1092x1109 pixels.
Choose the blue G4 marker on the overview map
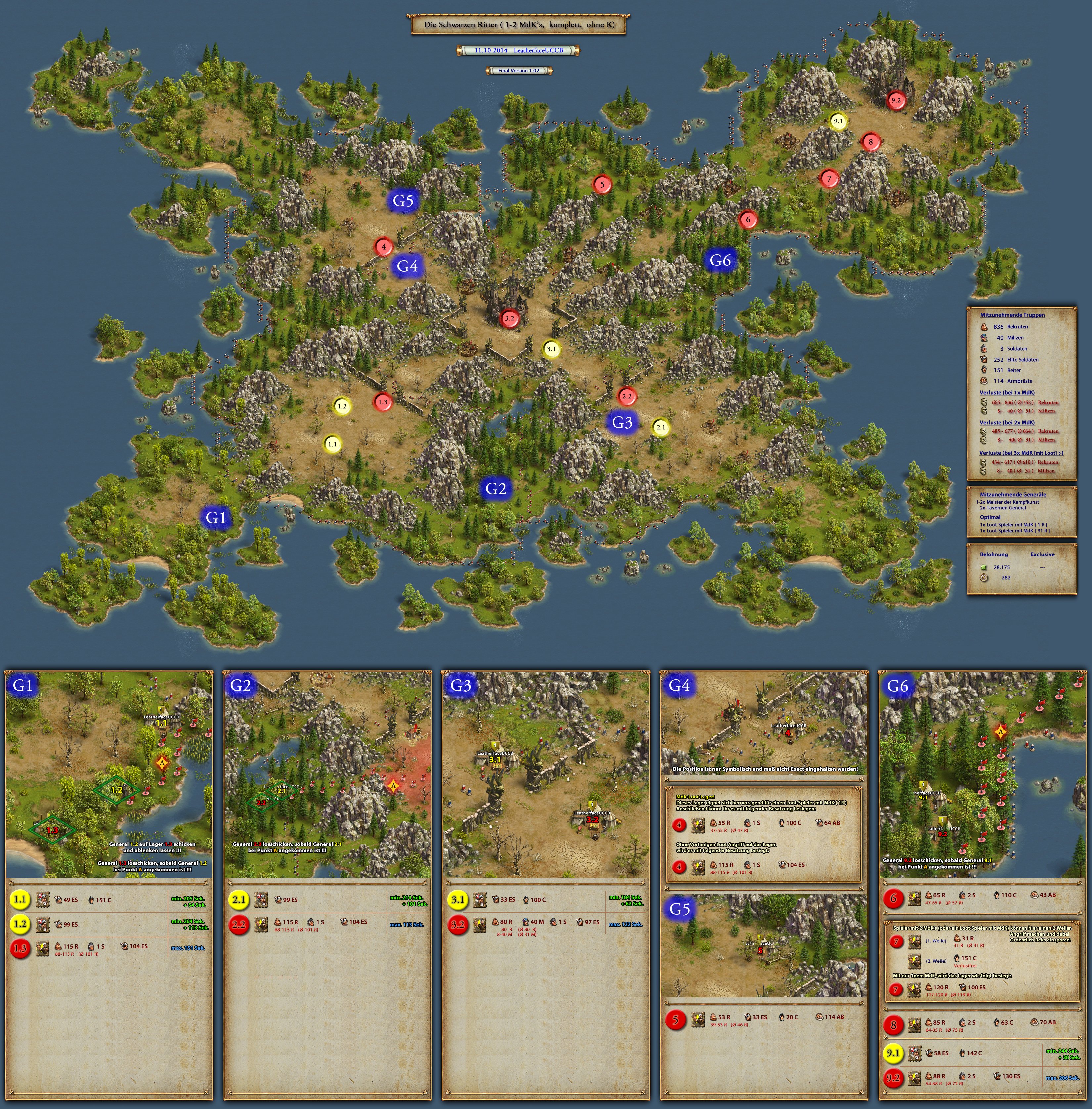(407, 265)
